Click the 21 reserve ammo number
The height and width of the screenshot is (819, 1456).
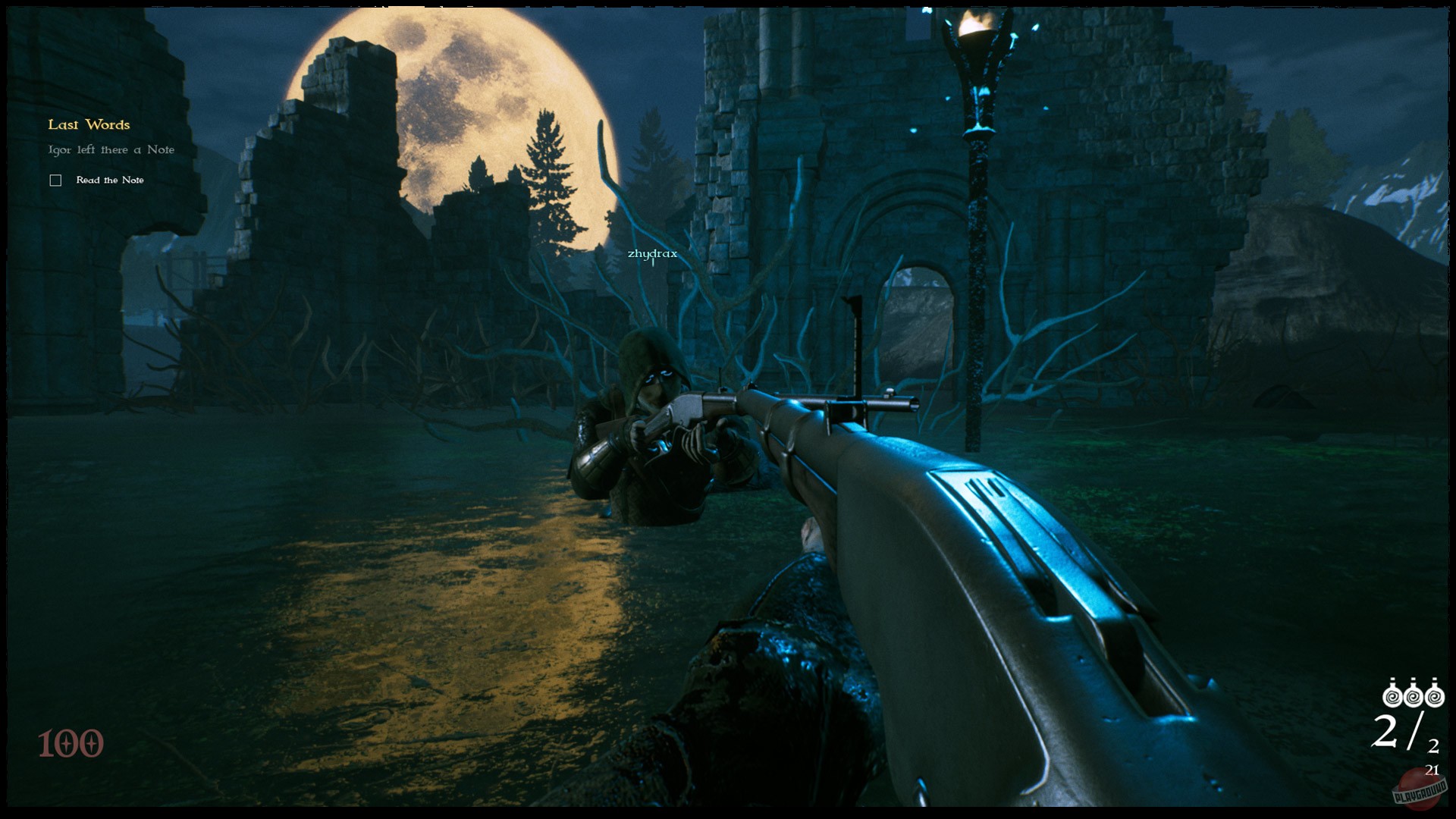click(x=1432, y=770)
